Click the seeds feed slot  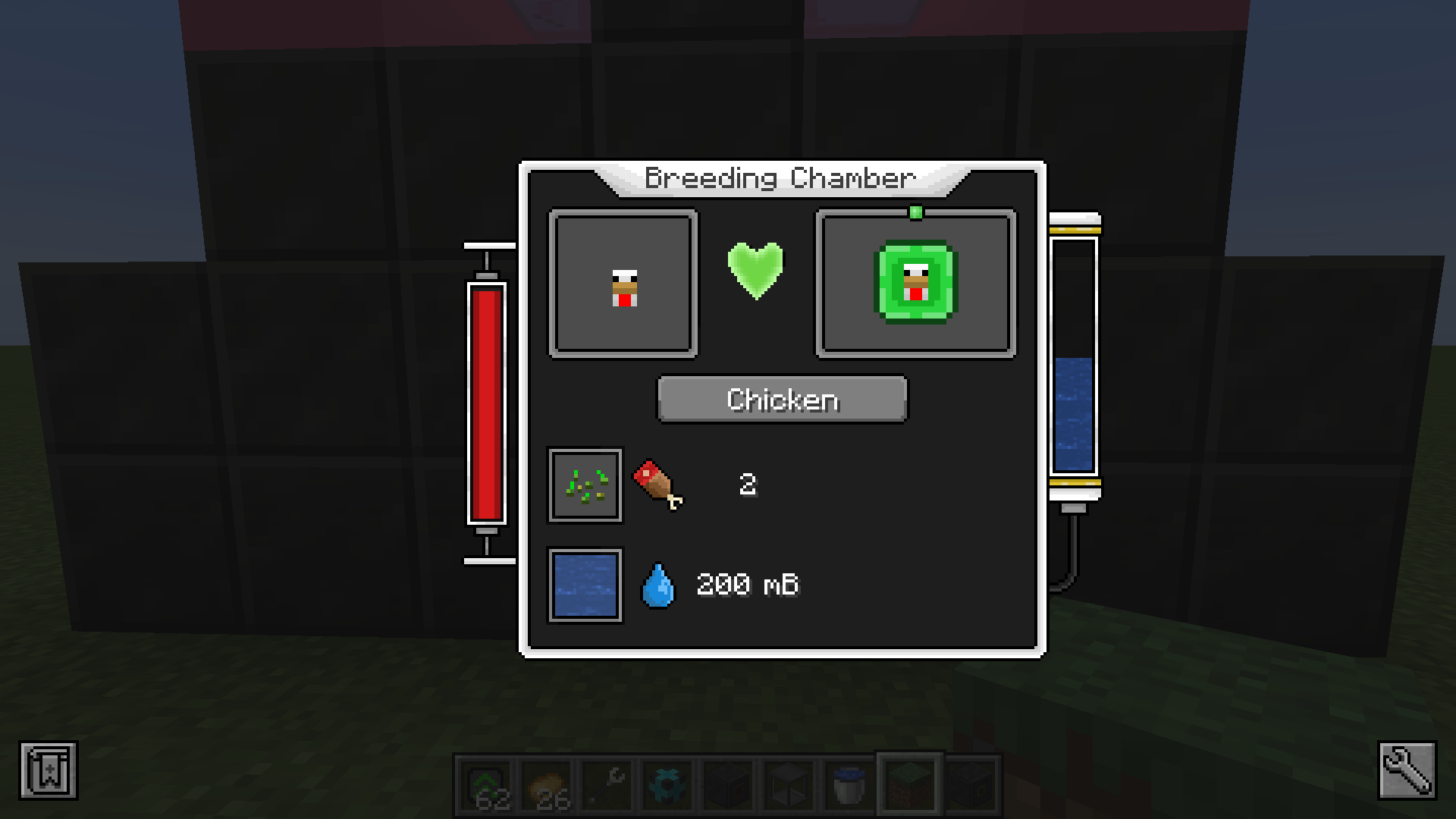coord(585,485)
